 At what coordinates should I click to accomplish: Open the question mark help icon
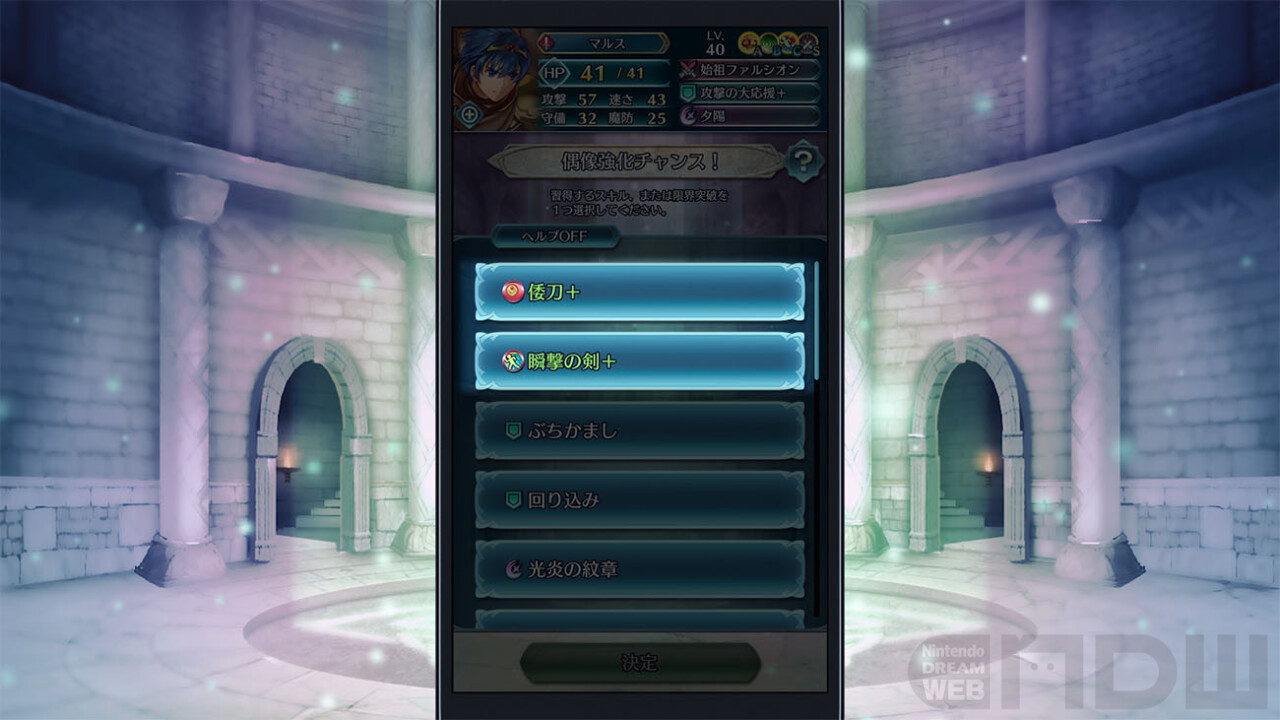pyautogui.click(x=803, y=161)
